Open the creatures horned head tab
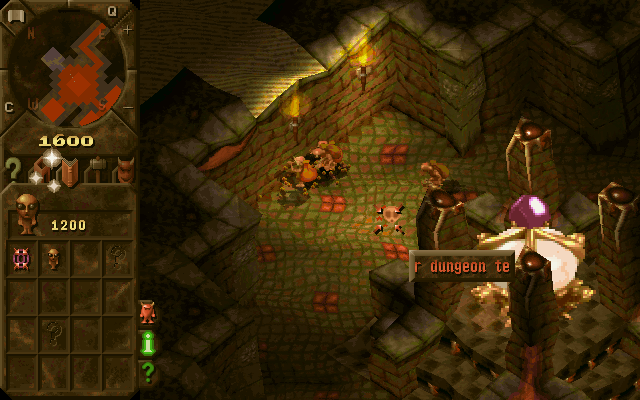Screen dimensions: 640x400 [122, 171]
